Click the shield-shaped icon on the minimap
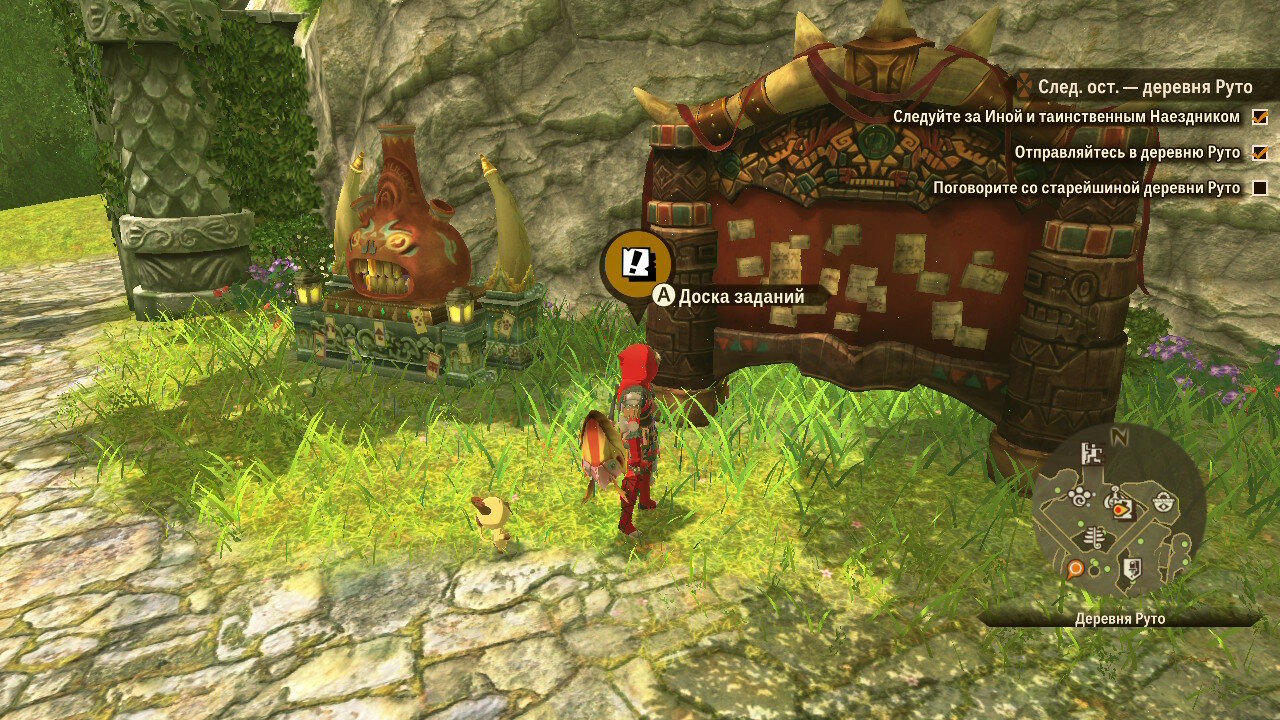Screen dimensions: 1280x720 1132,568
